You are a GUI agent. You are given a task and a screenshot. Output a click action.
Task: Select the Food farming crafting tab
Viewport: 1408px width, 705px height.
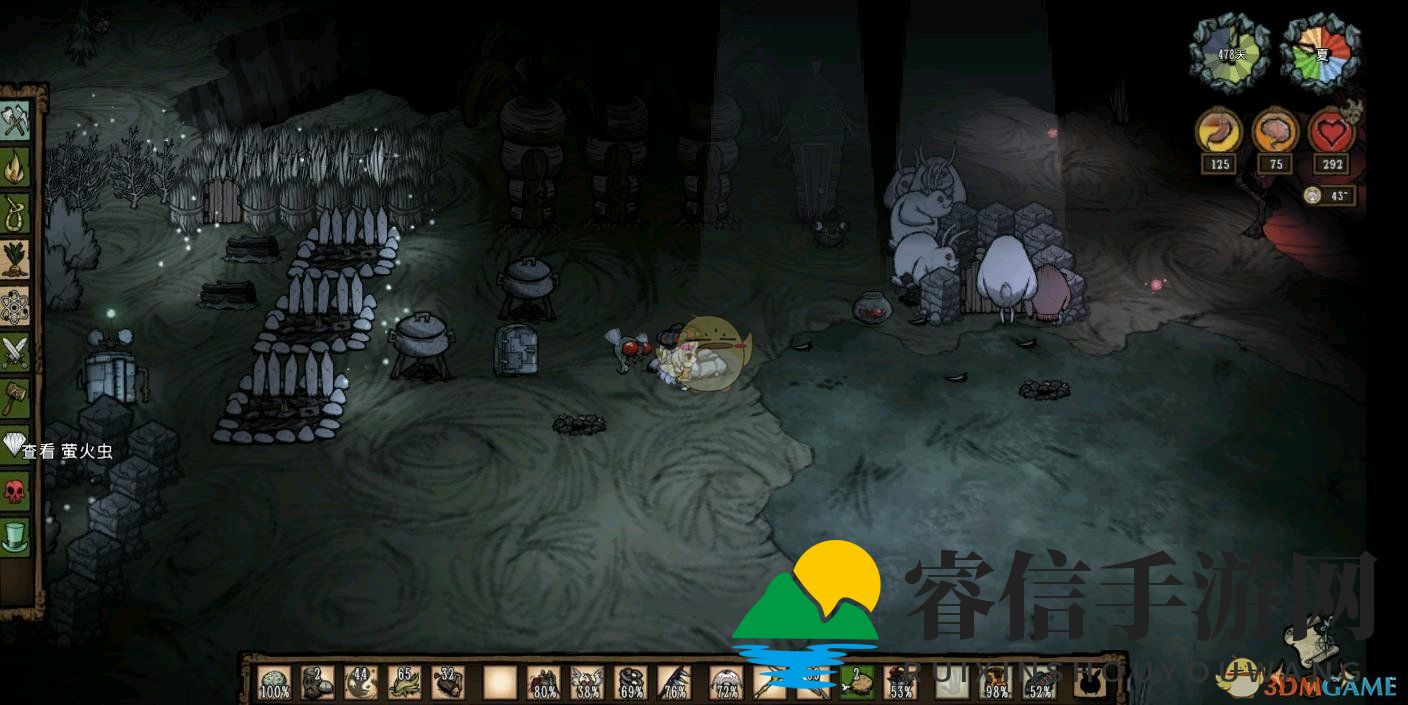point(16,258)
